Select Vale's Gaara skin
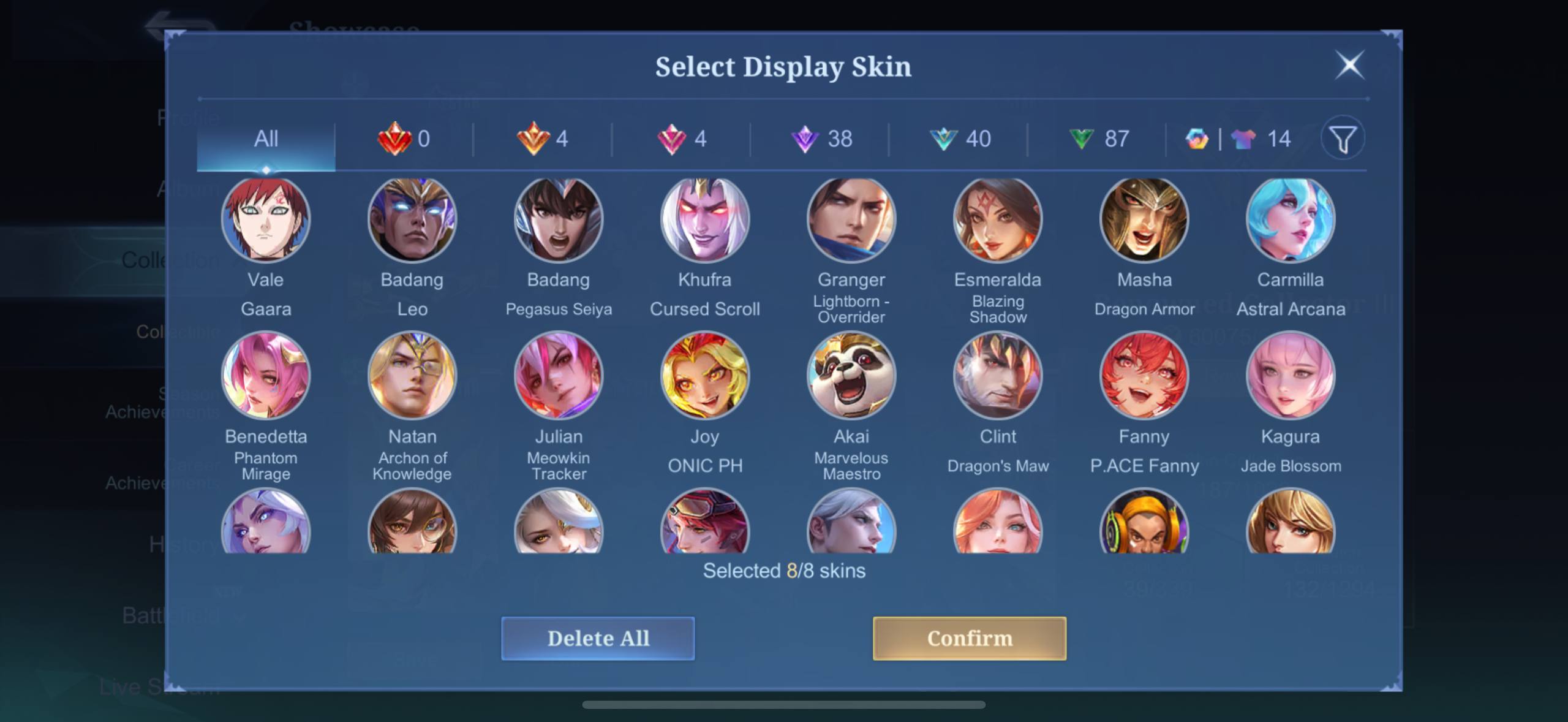1568x722 pixels. [x=266, y=219]
